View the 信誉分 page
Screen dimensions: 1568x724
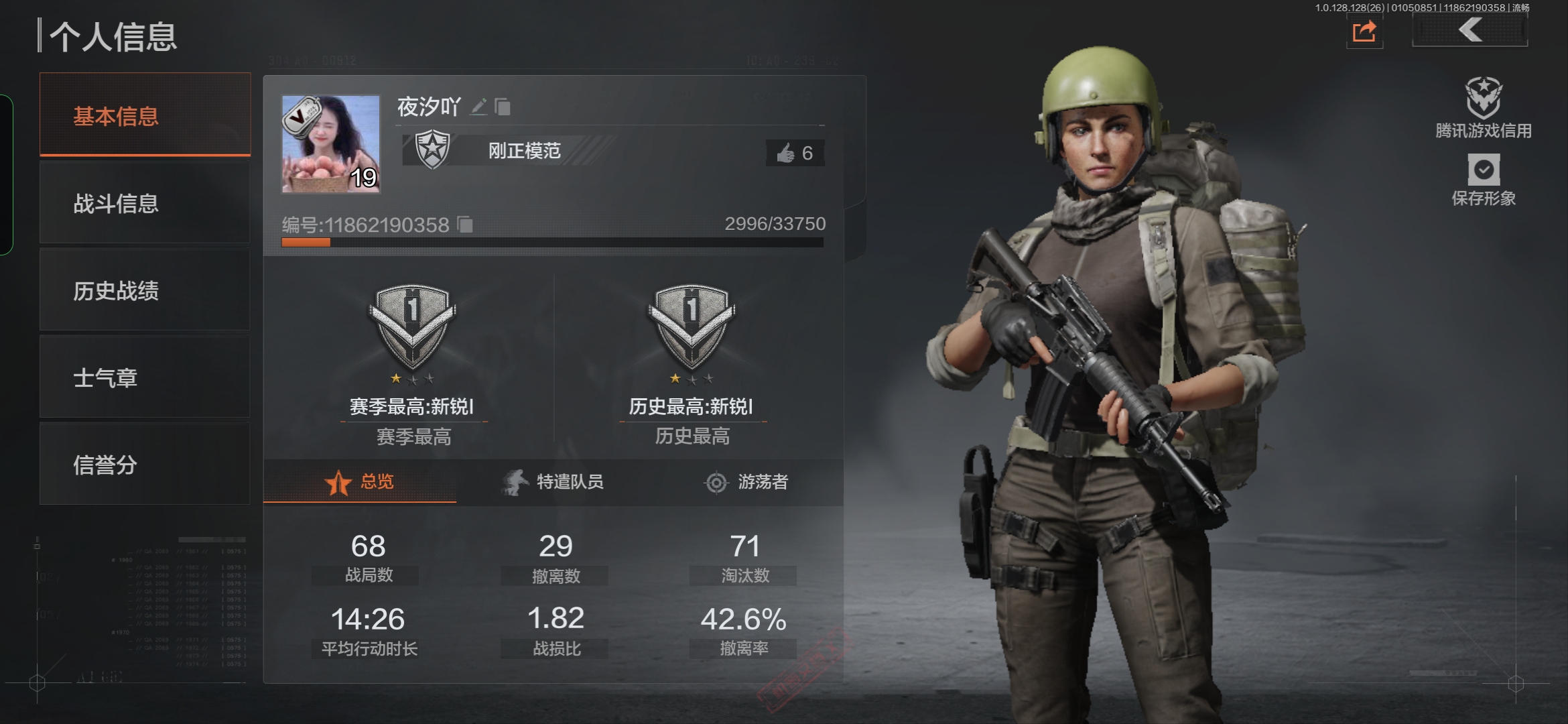[x=145, y=464]
